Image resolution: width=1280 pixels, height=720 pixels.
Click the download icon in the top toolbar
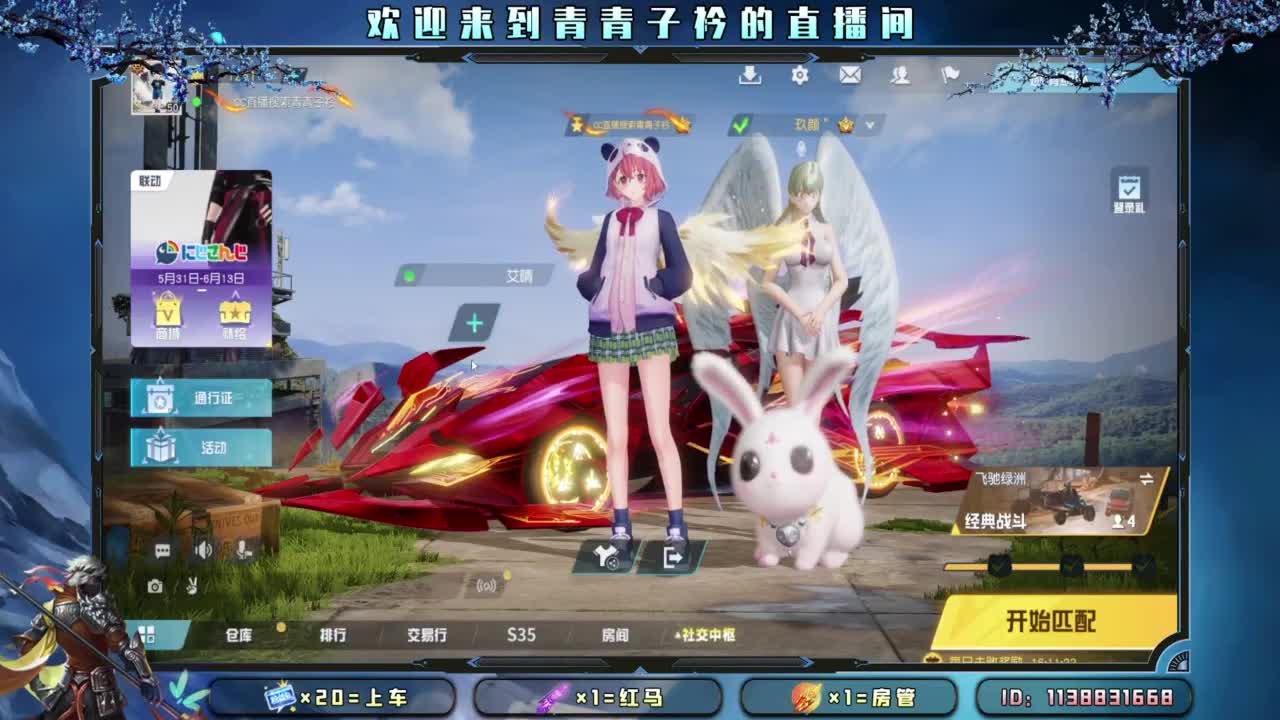coord(750,76)
